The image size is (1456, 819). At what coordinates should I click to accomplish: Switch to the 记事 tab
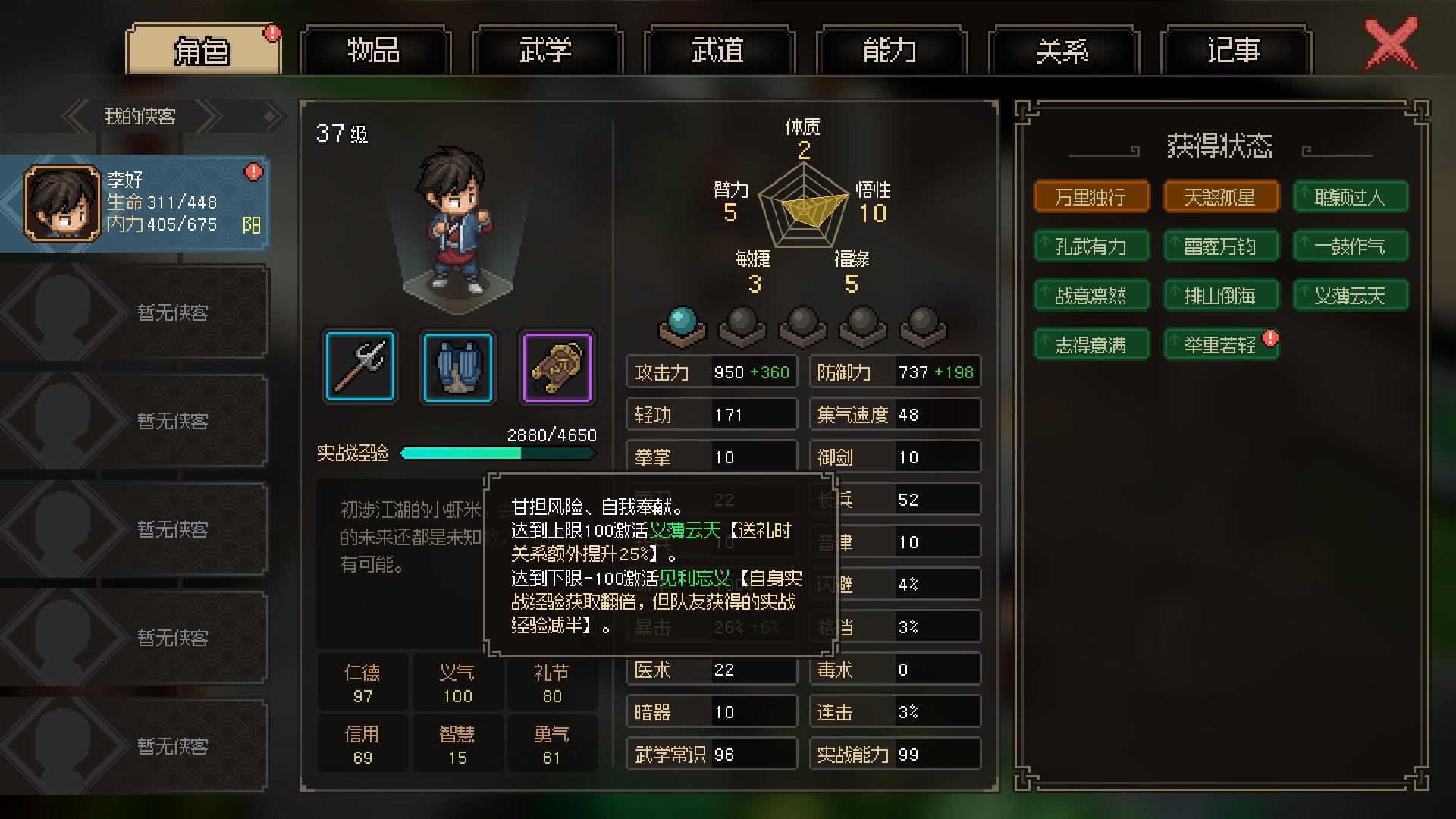[x=1235, y=51]
